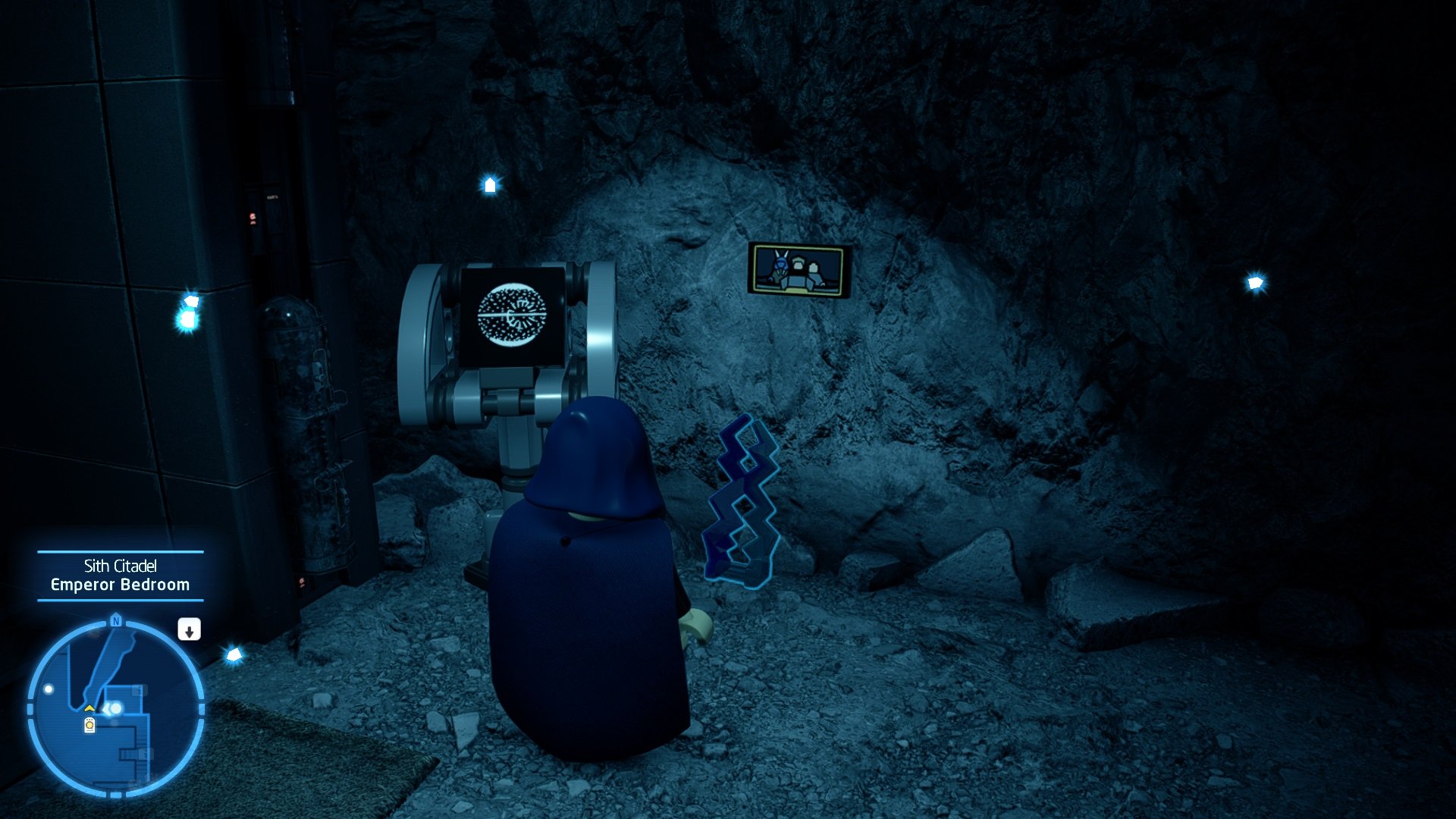Click the Emperor Bedroom location label
Image resolution: width=1456 pixels, height=819 pixels.
coord(120,584)
